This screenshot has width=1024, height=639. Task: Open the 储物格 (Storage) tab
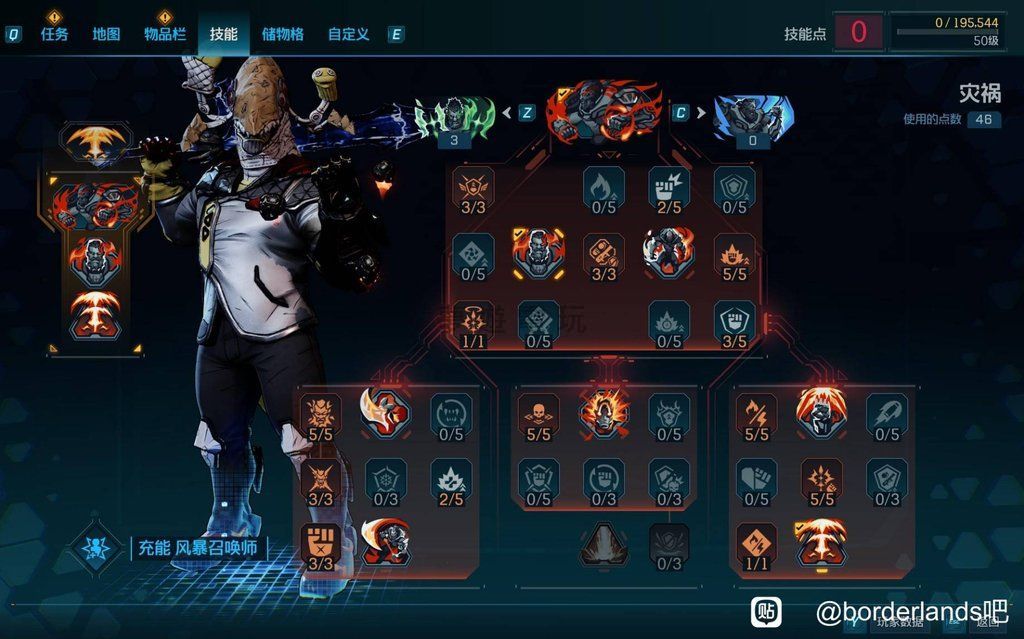click(282, 34)
